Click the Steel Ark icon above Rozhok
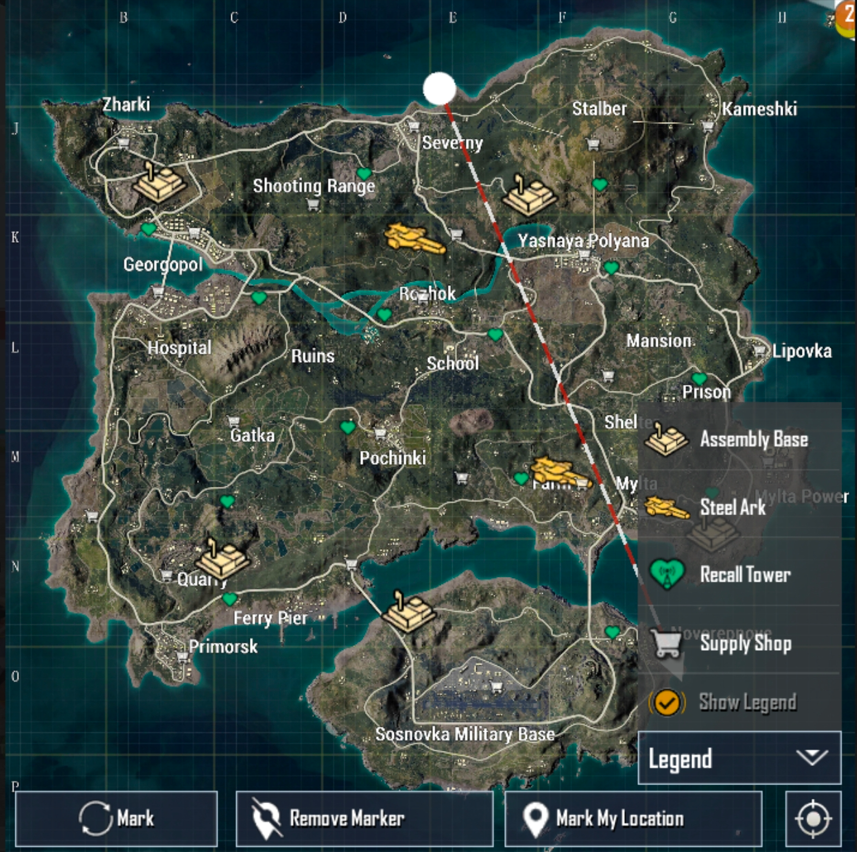This screenshot has width=857, height=852. [410, 237]
